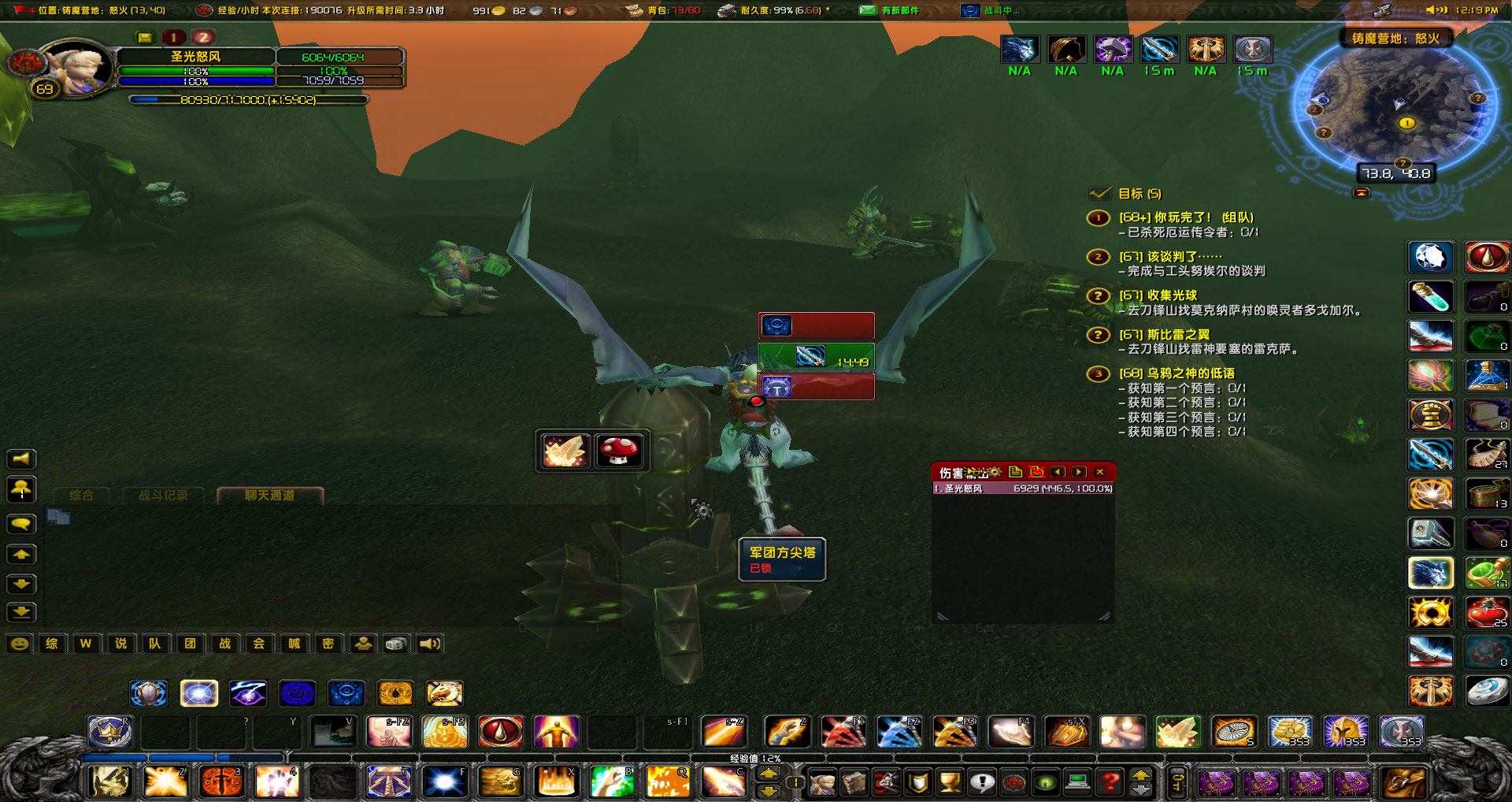This screenshot has height=802, width=1512.
Task: Open the mailbox icon showing new mail
Action: click(x=869, y=10)
